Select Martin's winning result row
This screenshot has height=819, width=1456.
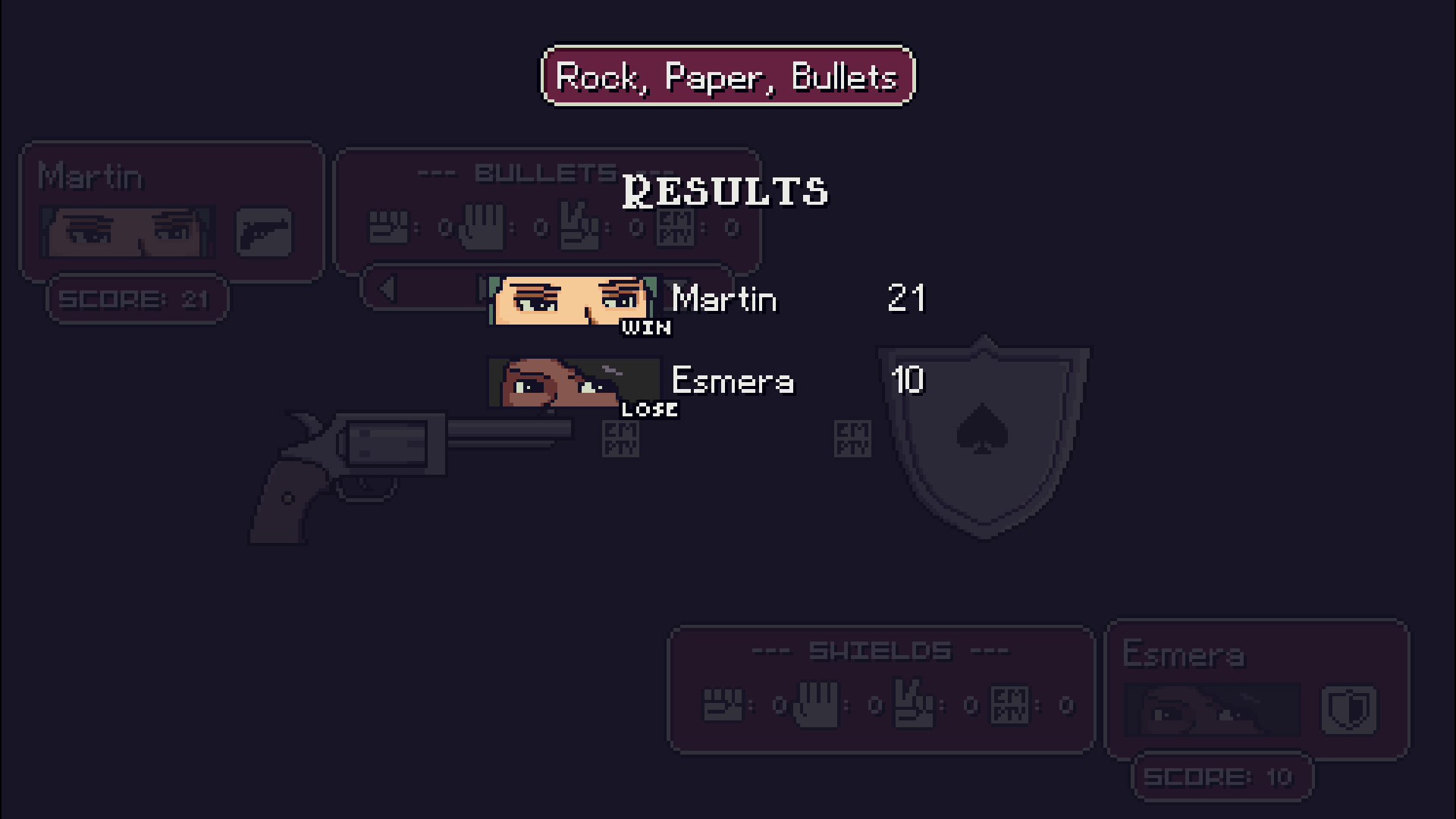point(707,300)
